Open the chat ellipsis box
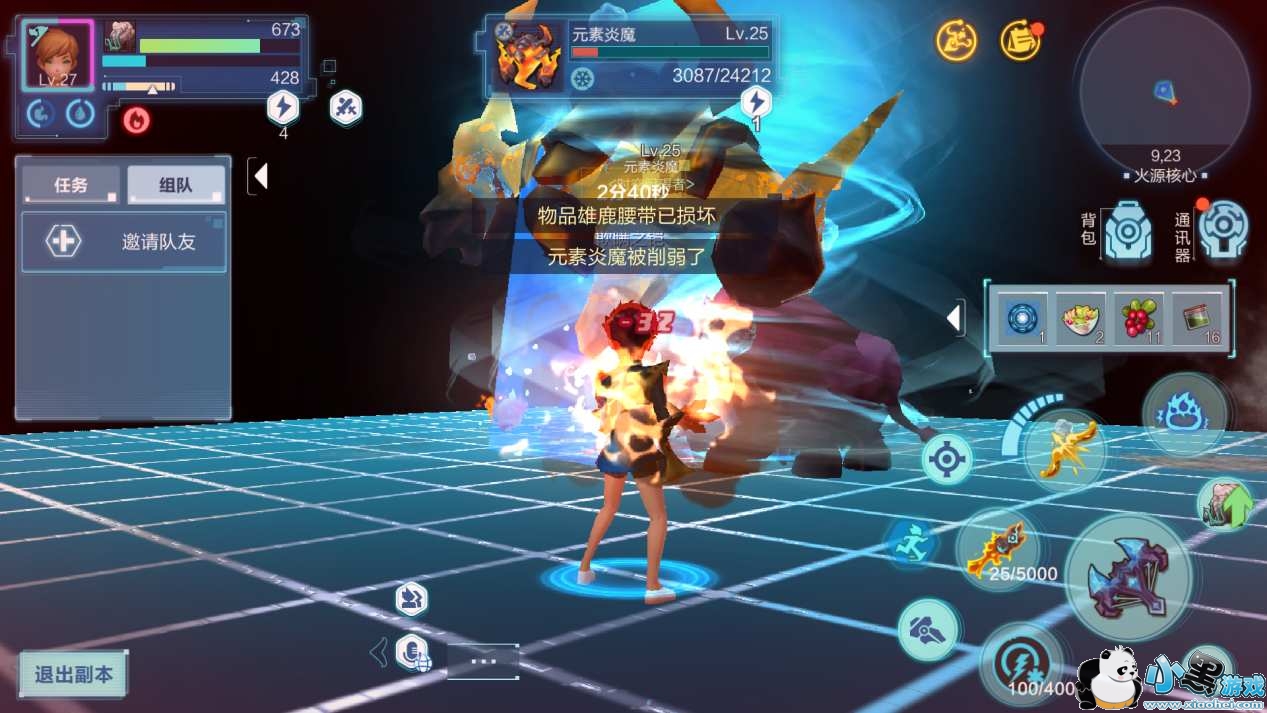1267x713 pixels. tap(483, 661)
